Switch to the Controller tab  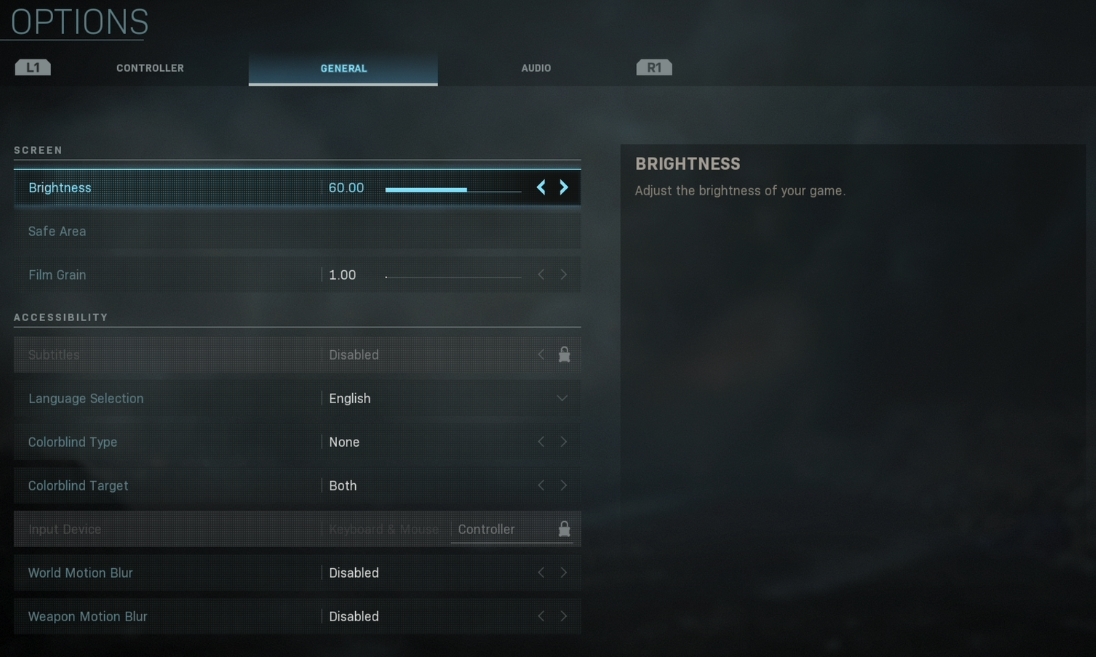click(150, 68)
